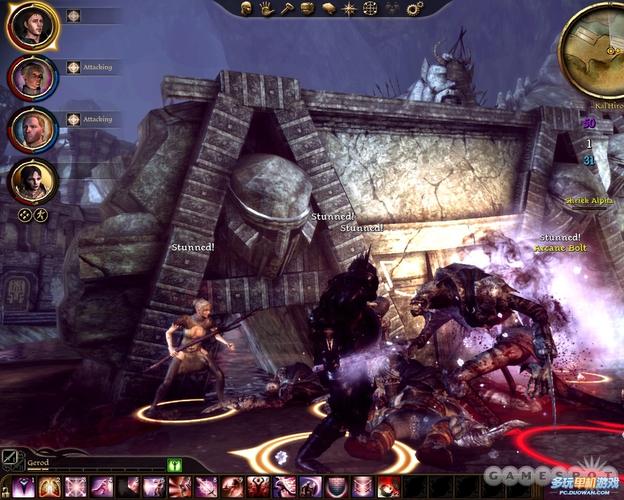Open the hammer icon in top menu
The image size is (624, 500).
pos(287,8)
